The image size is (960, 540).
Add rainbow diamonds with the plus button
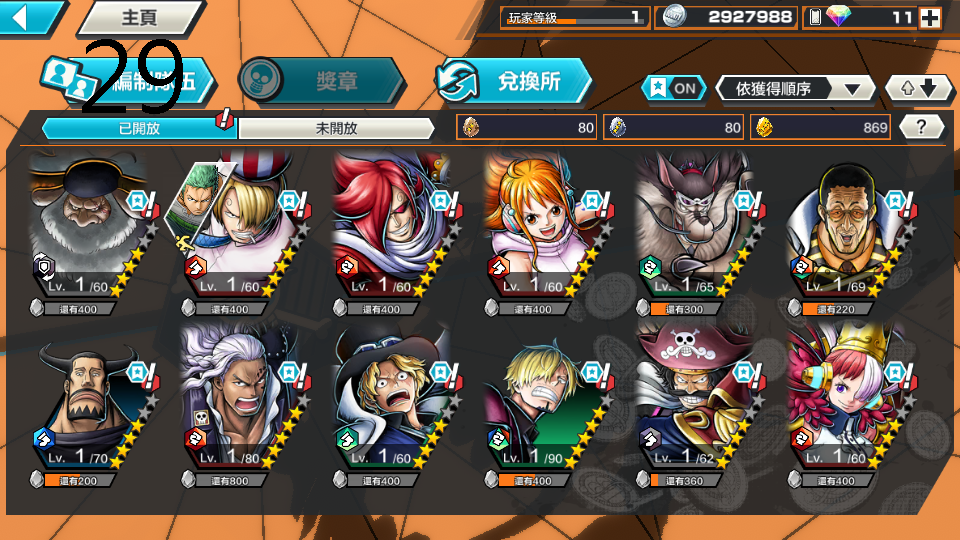(929, 17)
